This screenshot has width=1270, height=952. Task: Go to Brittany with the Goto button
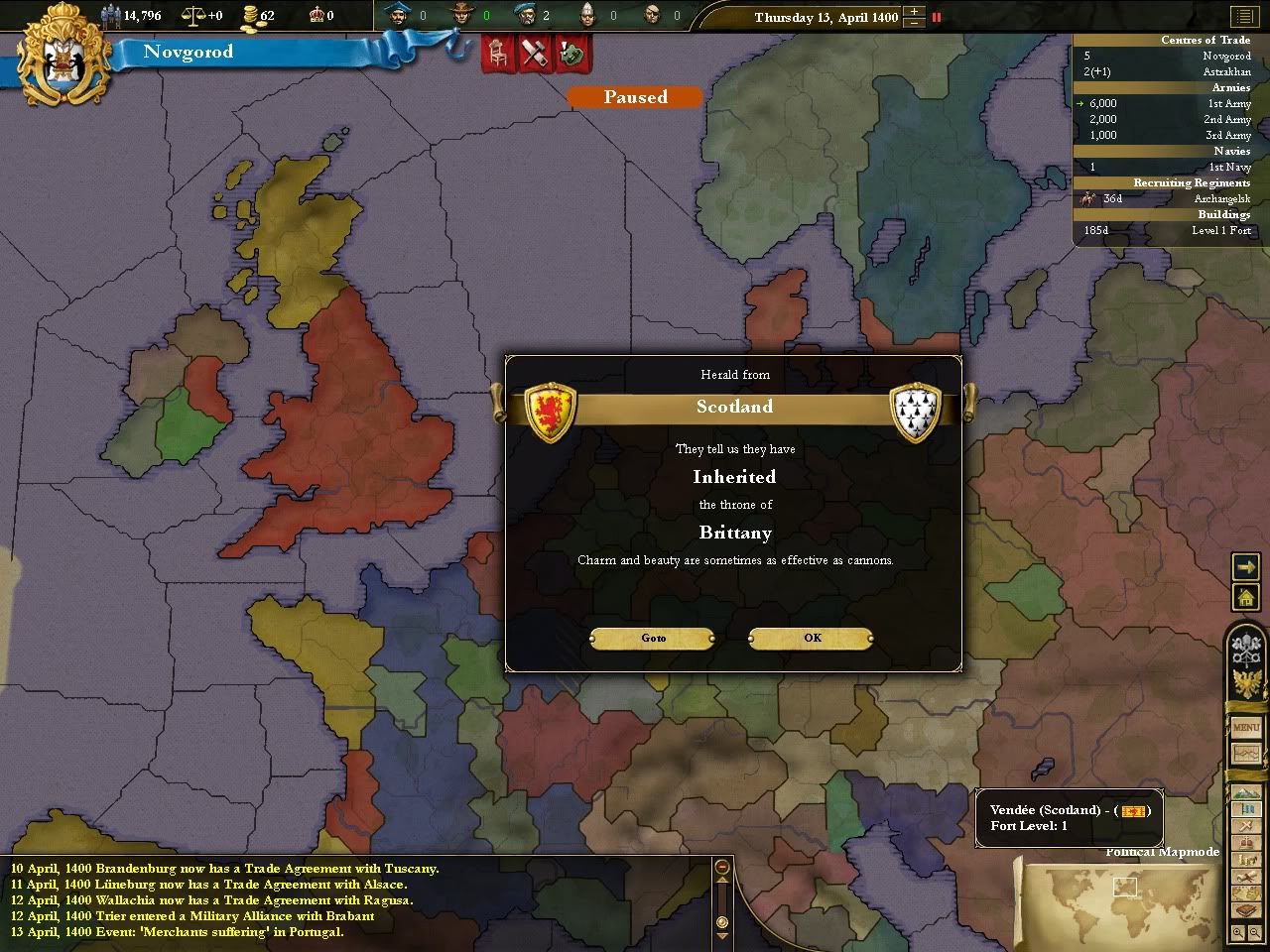coord(653,638)
